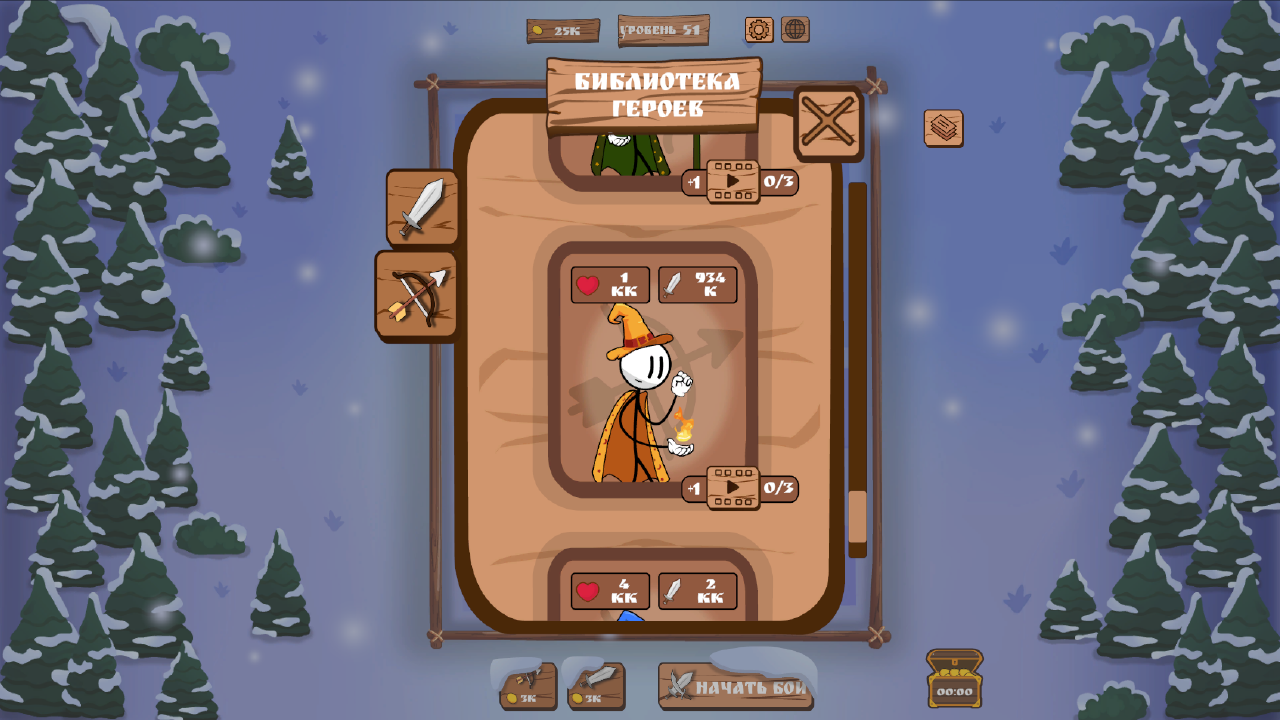This screenshot has height=720, width=1280.
Task: Open the treasure chest with 00:00 timer
Action: click(x=953, y=677)
